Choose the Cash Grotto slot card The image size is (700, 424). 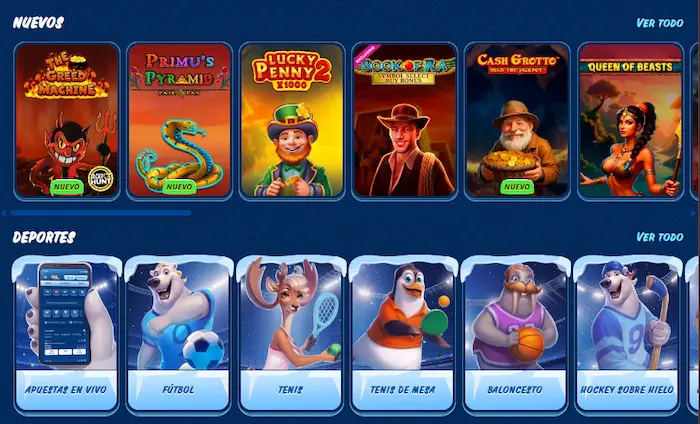(x=517, y=120)
